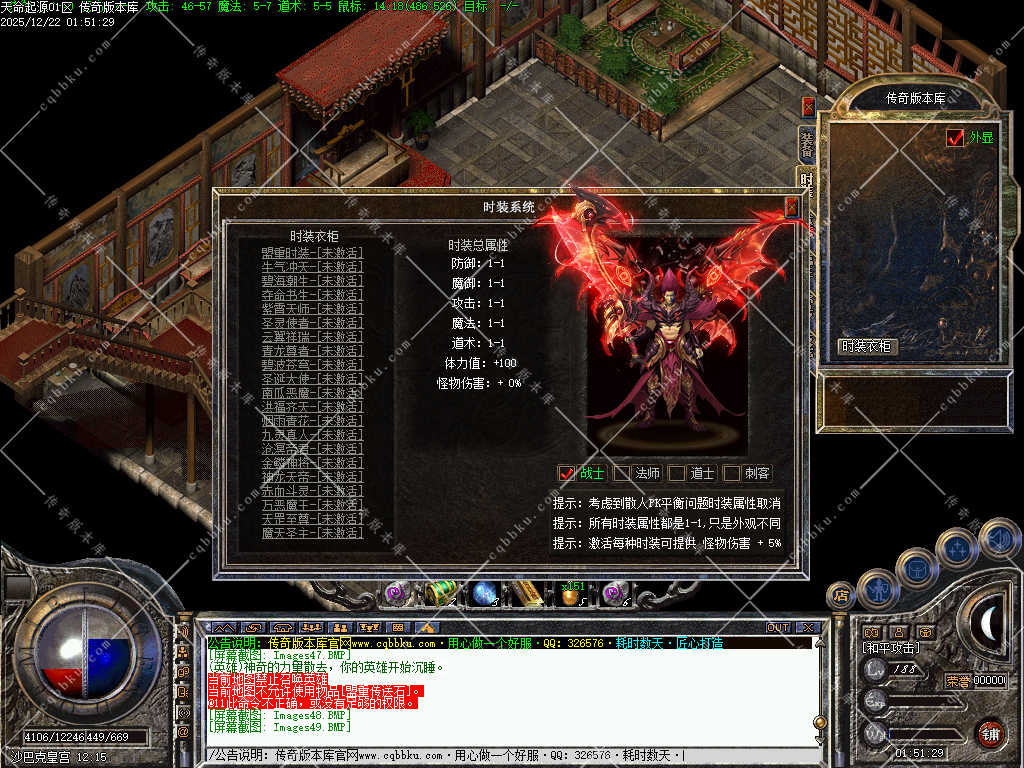Screen dimensions: 1024x768
Task: Close the chat window with X
Action: (808, 628)
